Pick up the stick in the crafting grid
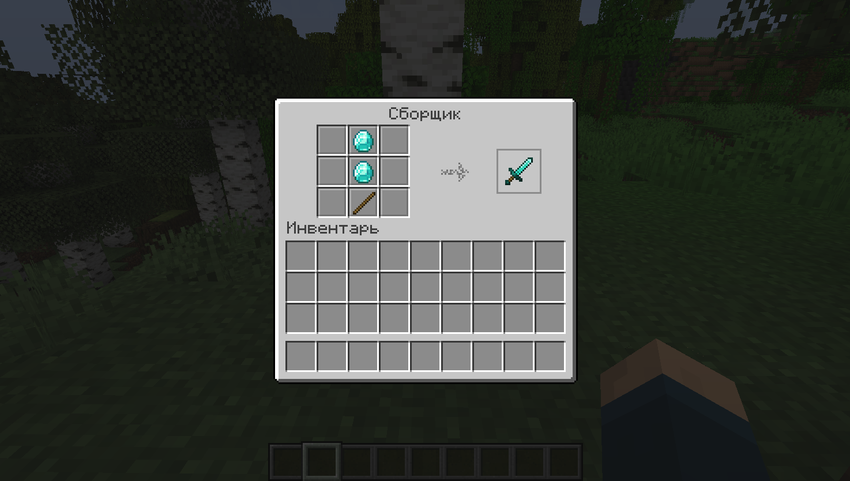 pos(363,202)
